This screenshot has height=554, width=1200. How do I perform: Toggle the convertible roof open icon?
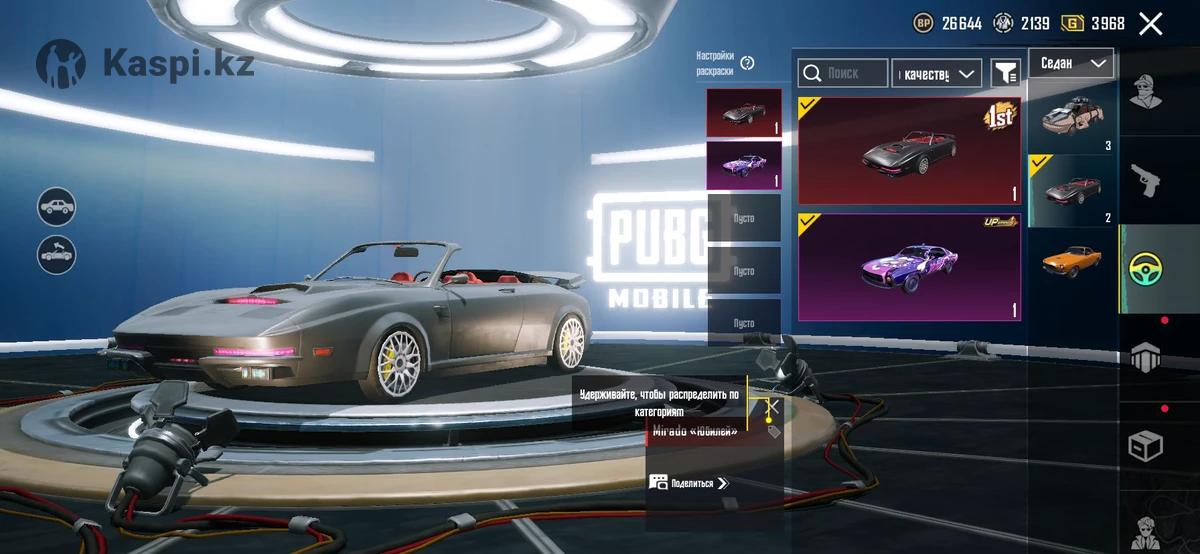click(x=58, y=254)
